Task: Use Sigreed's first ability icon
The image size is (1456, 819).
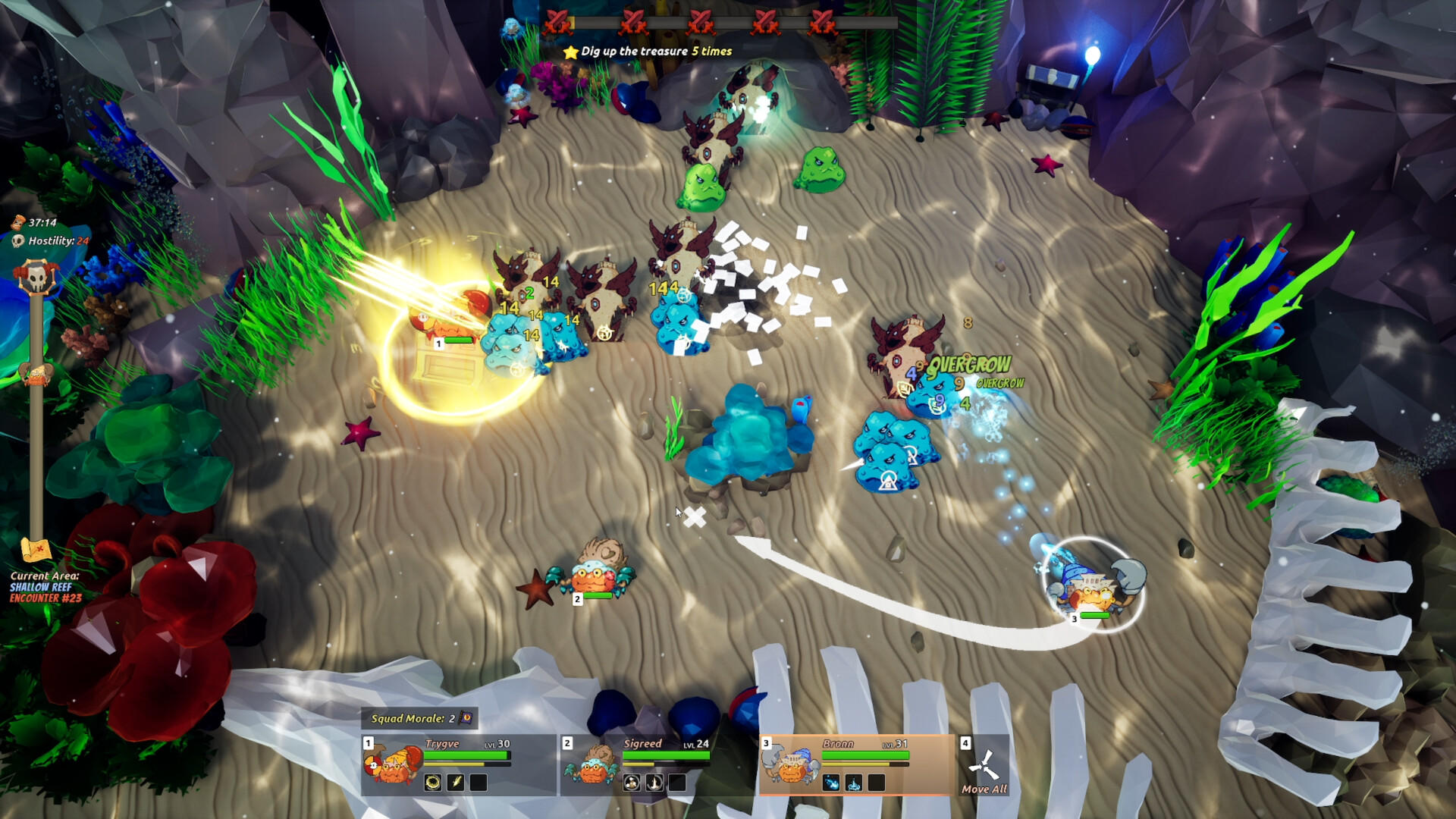Action: [632, 783]
